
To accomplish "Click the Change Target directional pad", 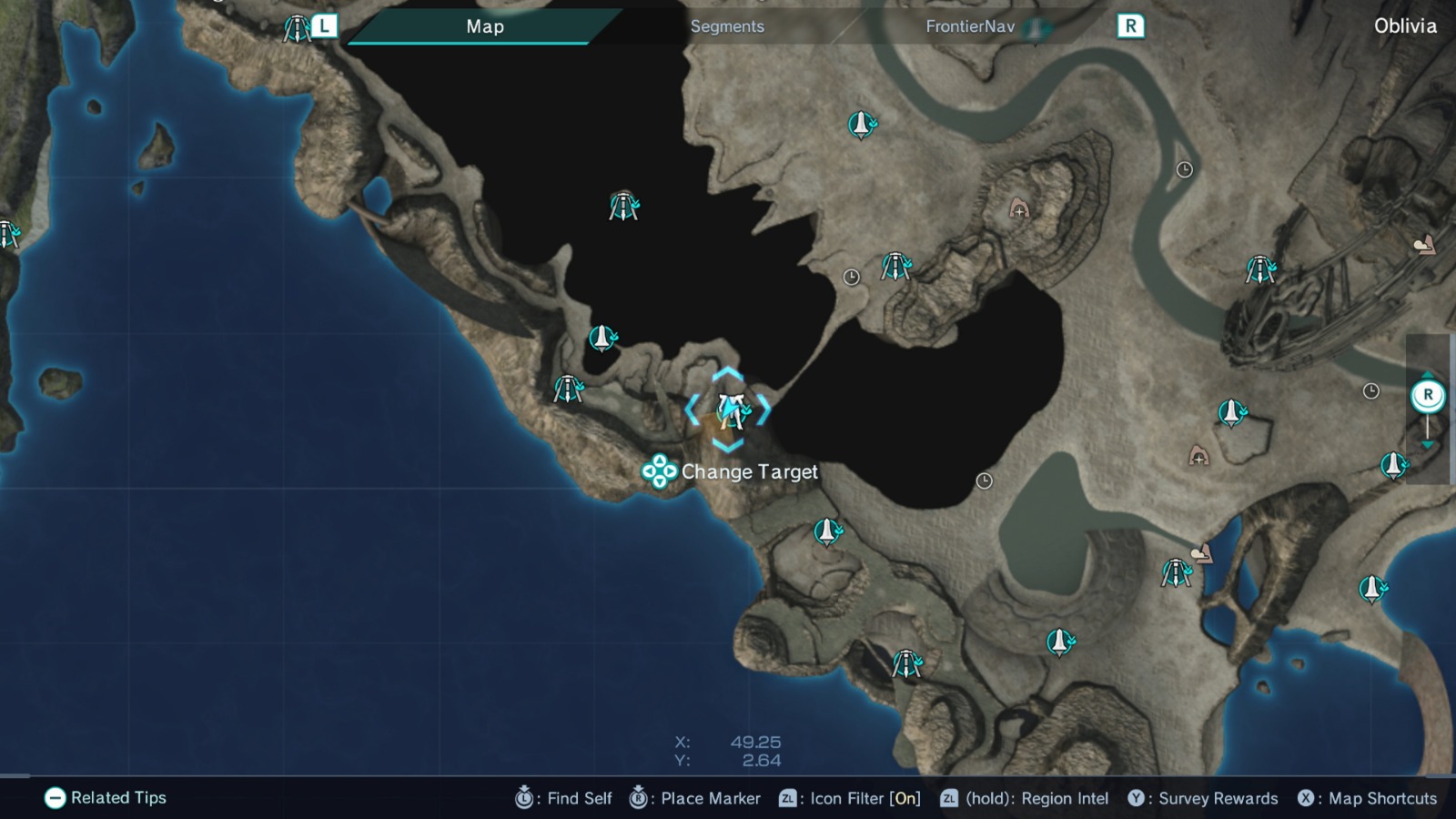I will coord(658,472).
